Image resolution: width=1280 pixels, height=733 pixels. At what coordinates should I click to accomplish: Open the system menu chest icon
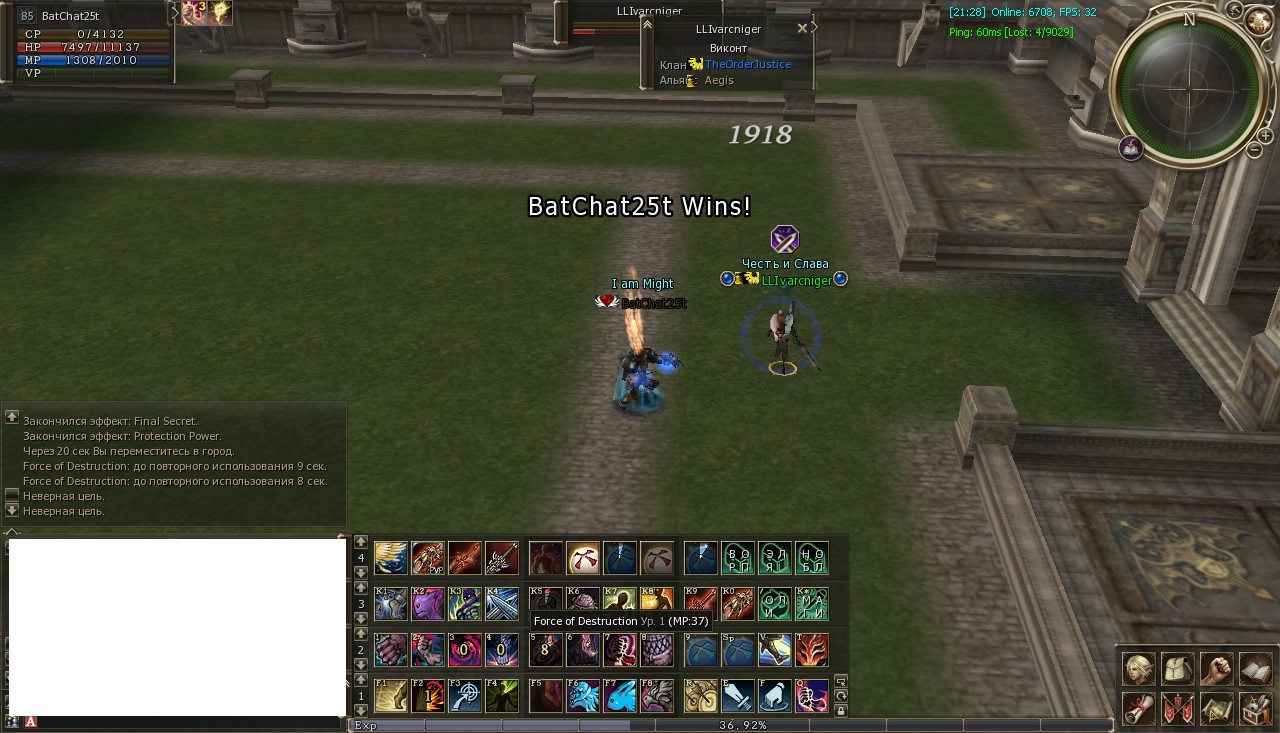[1255, 708]
